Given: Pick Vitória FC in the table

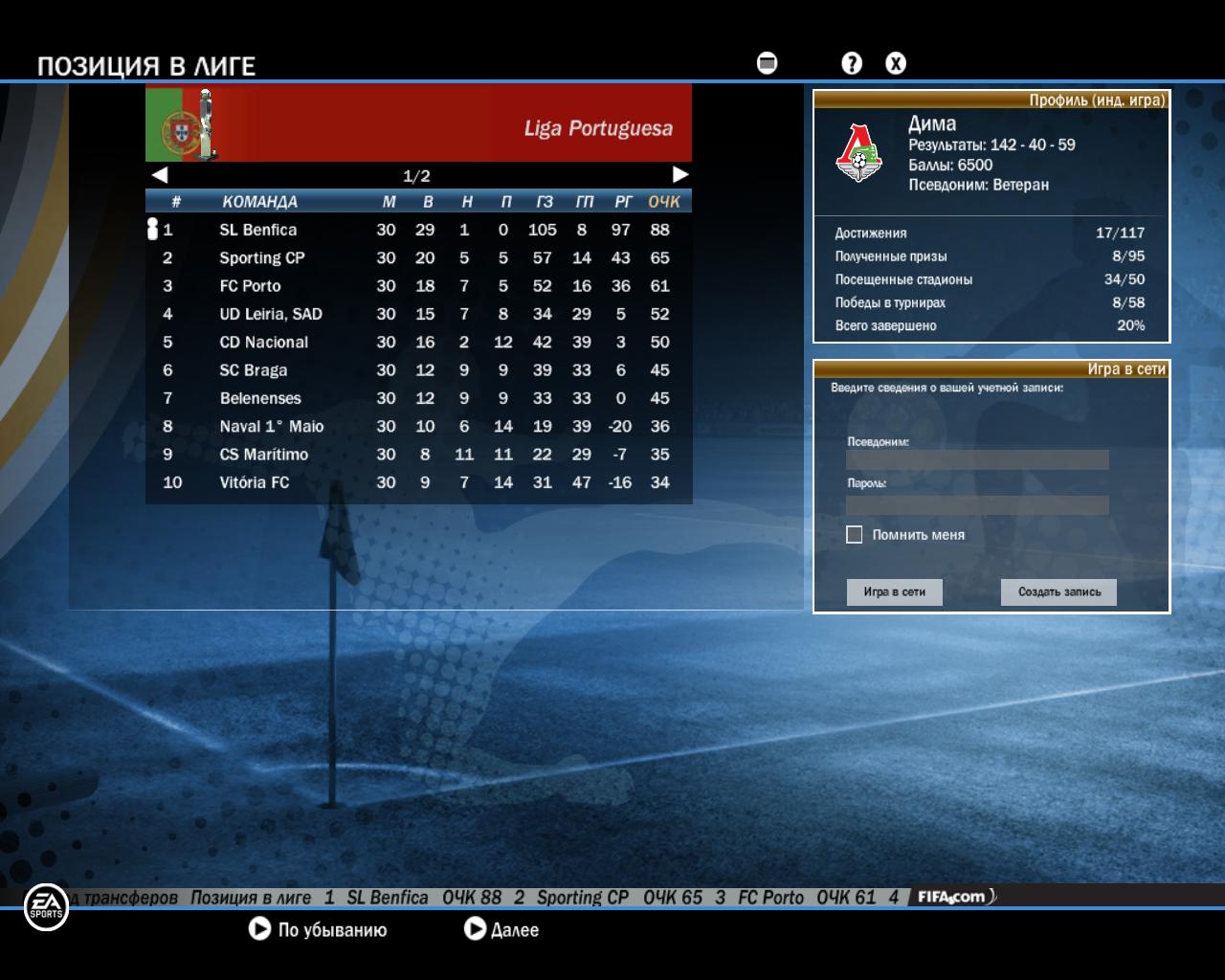Looking at the screenshot, I should click(x=254, y=482).
